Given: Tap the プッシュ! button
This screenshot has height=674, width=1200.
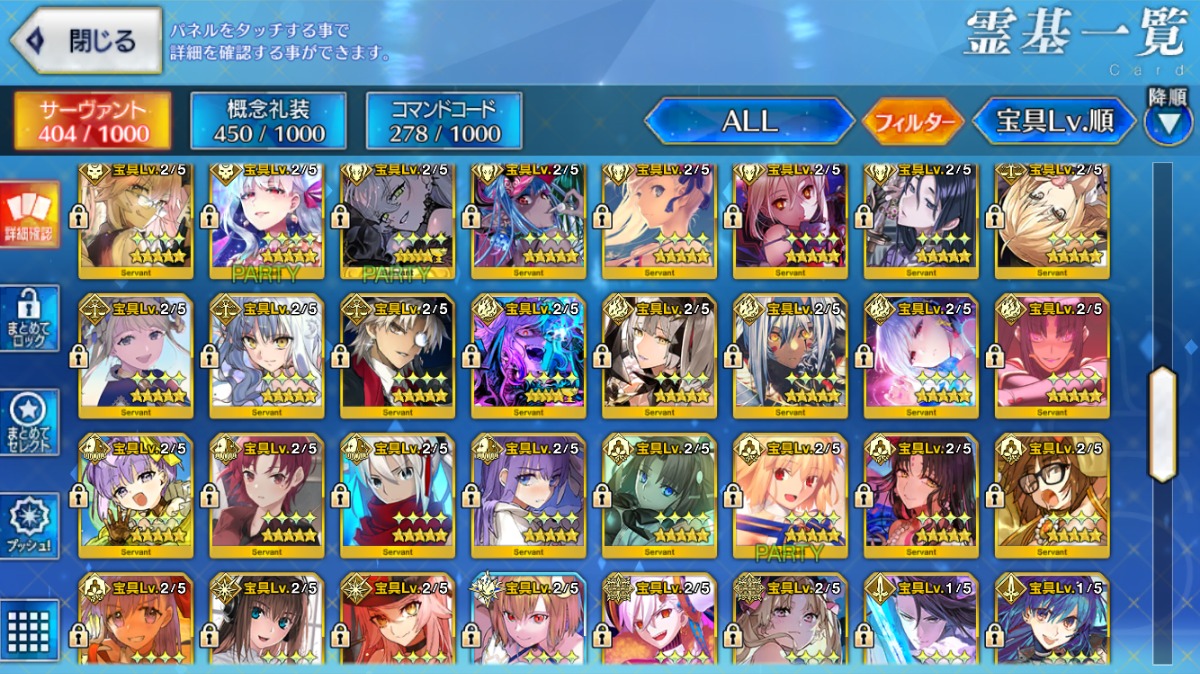Looking at the screenshot, I should tap(29, 526).
